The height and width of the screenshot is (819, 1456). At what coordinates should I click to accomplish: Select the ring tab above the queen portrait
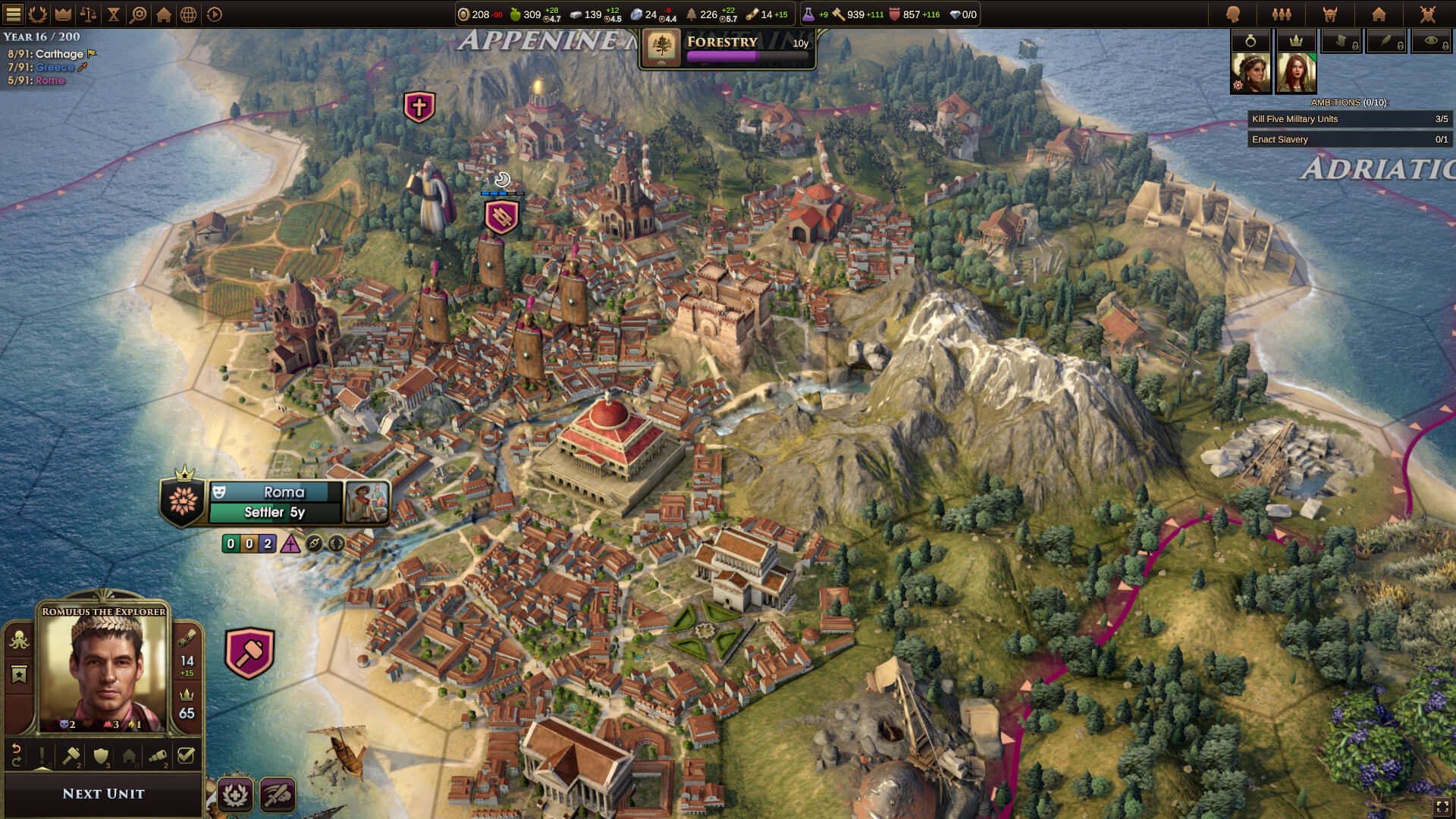click(x=1251, y=42)
